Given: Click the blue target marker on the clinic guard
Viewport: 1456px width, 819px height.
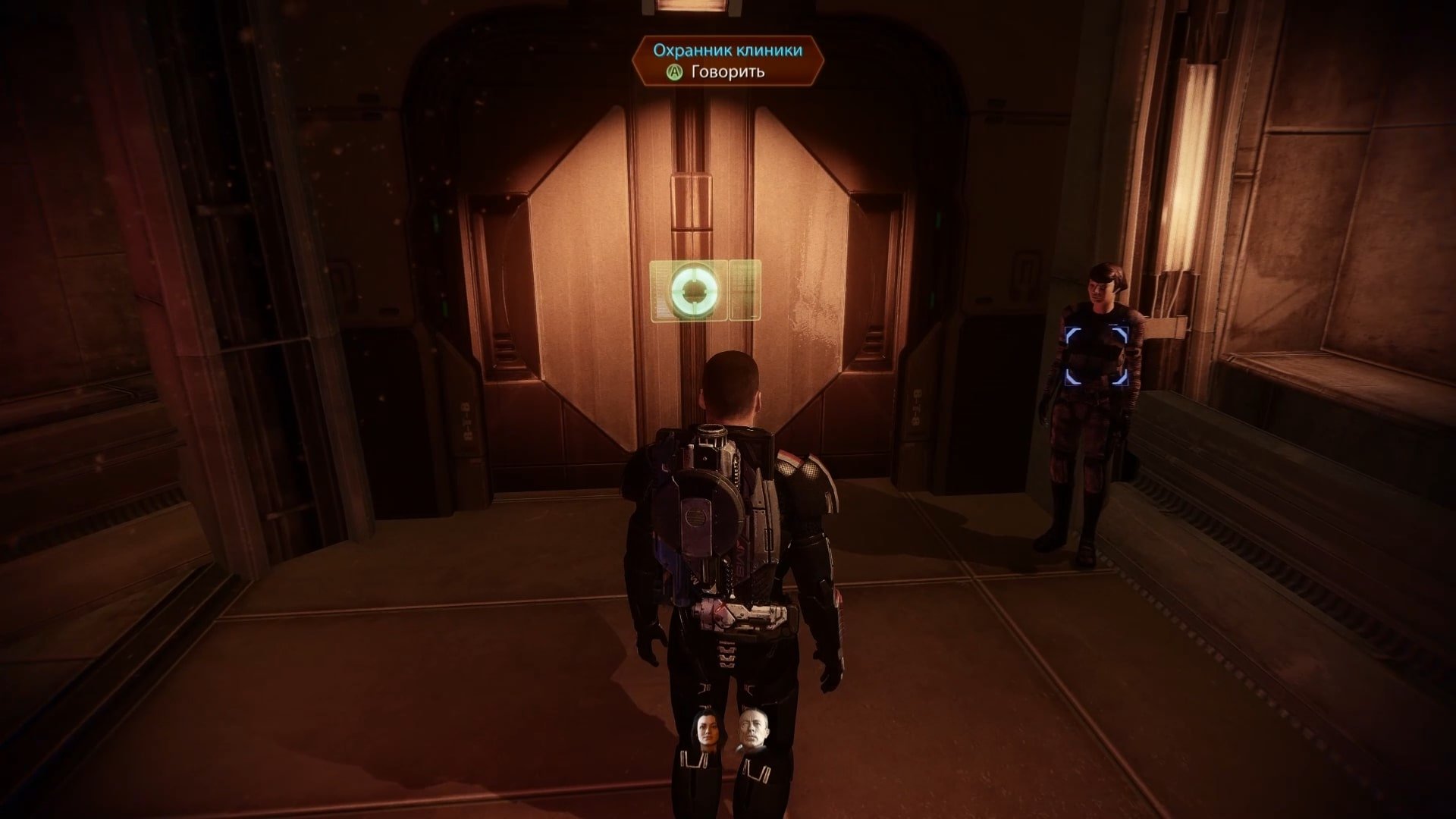Looking at the screenshot, I should tap(1097, 355).
